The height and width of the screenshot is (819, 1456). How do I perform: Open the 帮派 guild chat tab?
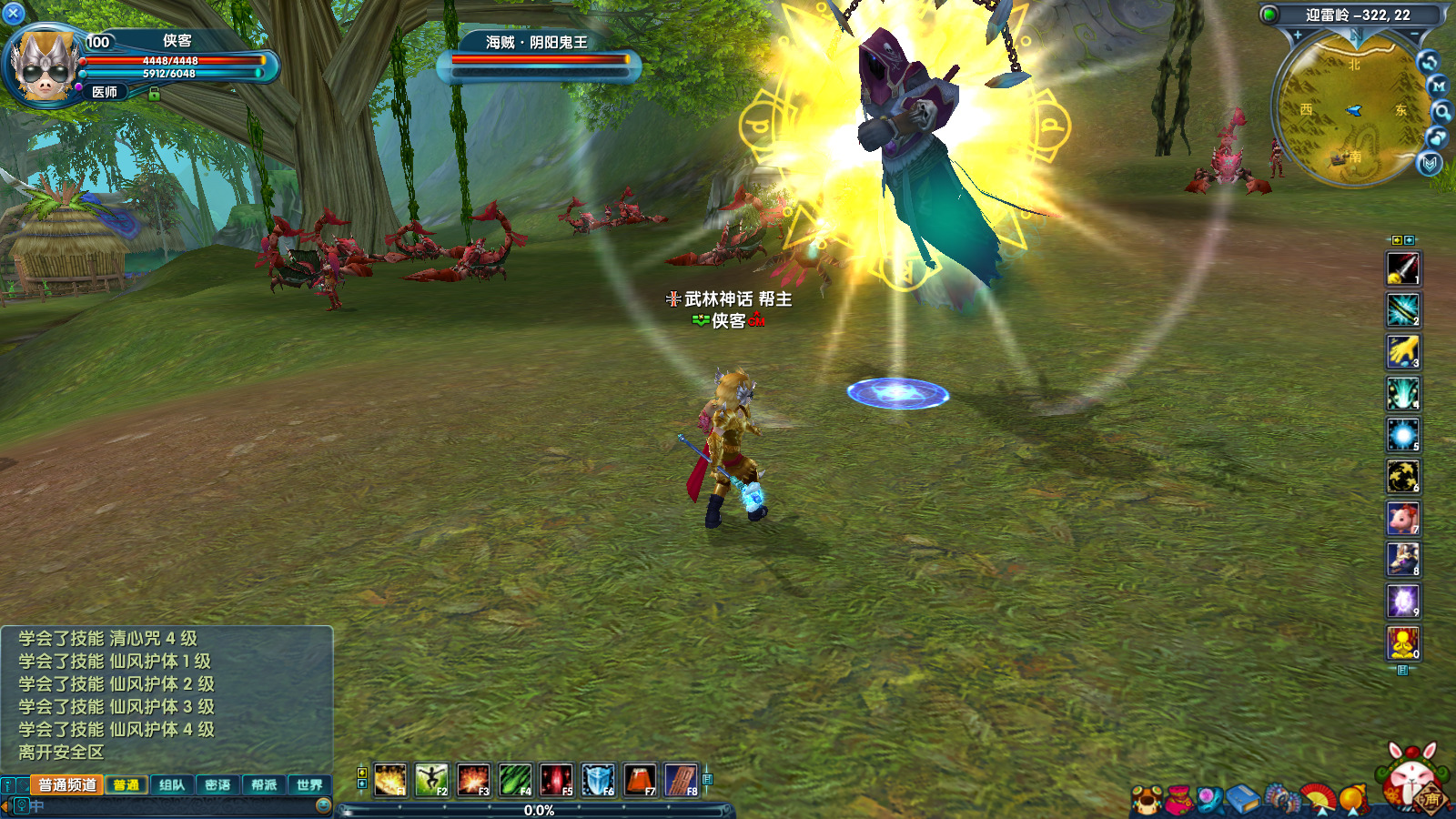(x=264, y=784)
